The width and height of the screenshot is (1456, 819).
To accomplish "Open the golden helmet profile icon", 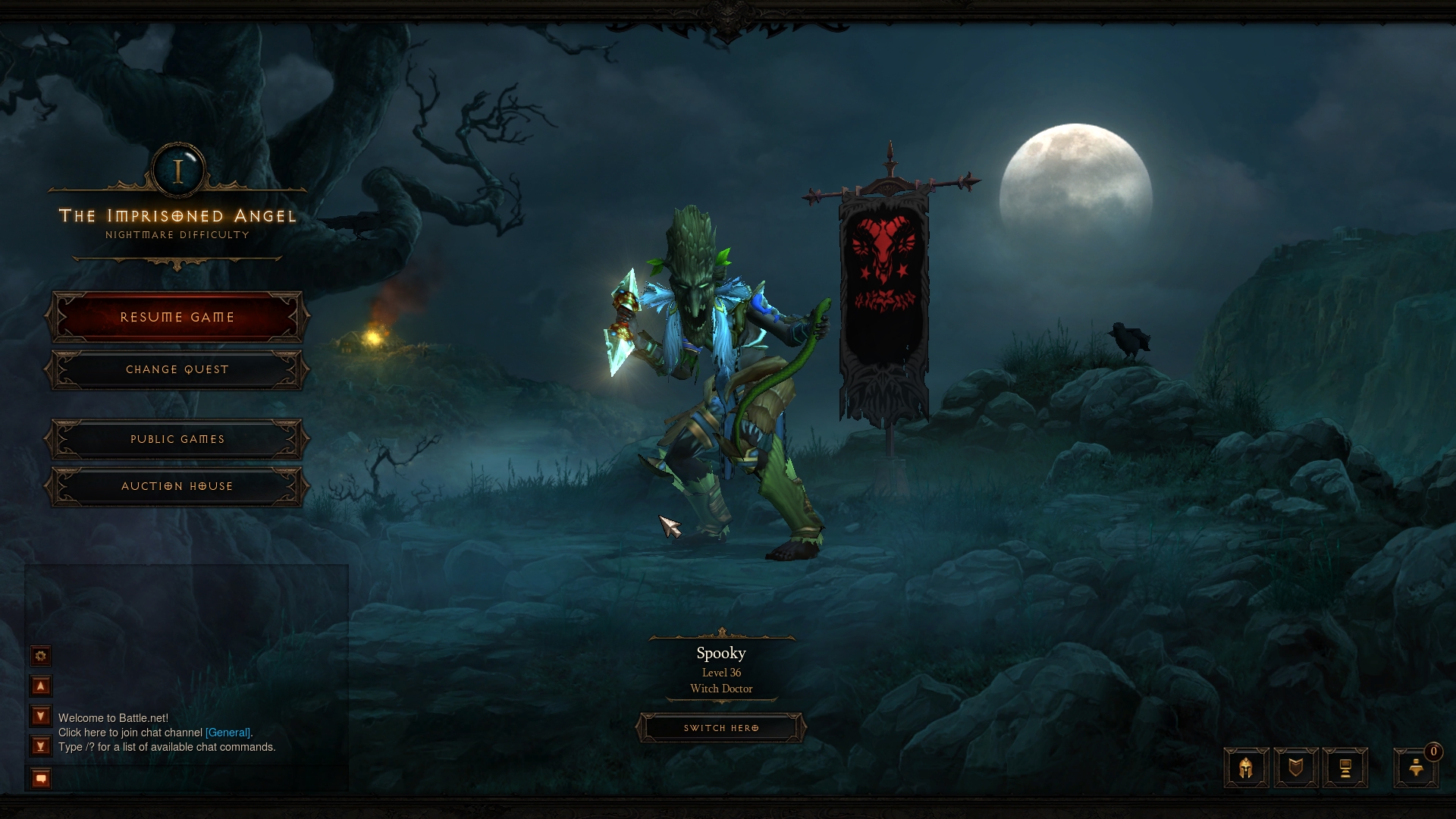I will tap(1246, 768).
